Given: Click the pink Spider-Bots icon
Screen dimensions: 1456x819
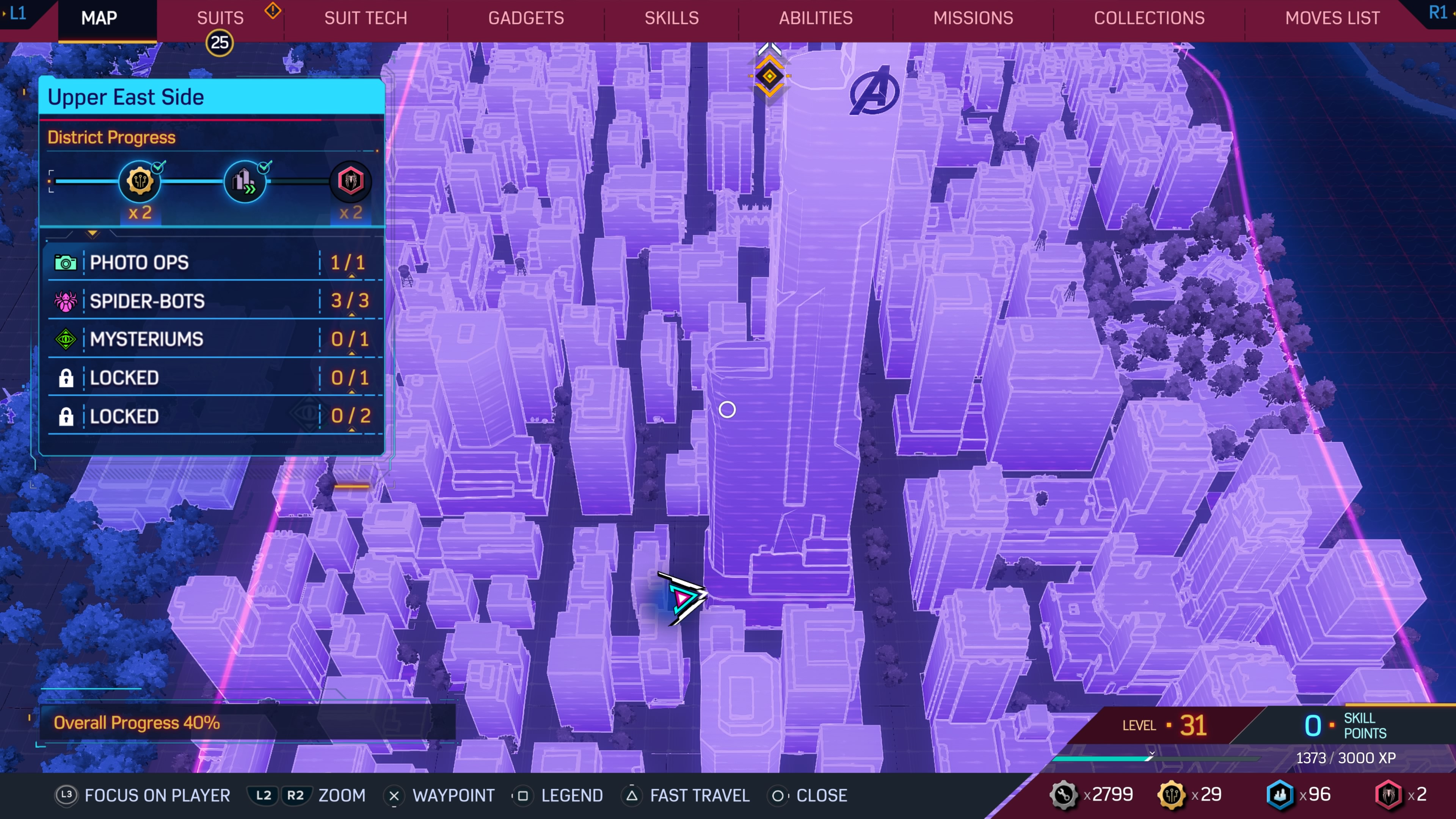Looking at the screenshot, I should pos(66,301).
